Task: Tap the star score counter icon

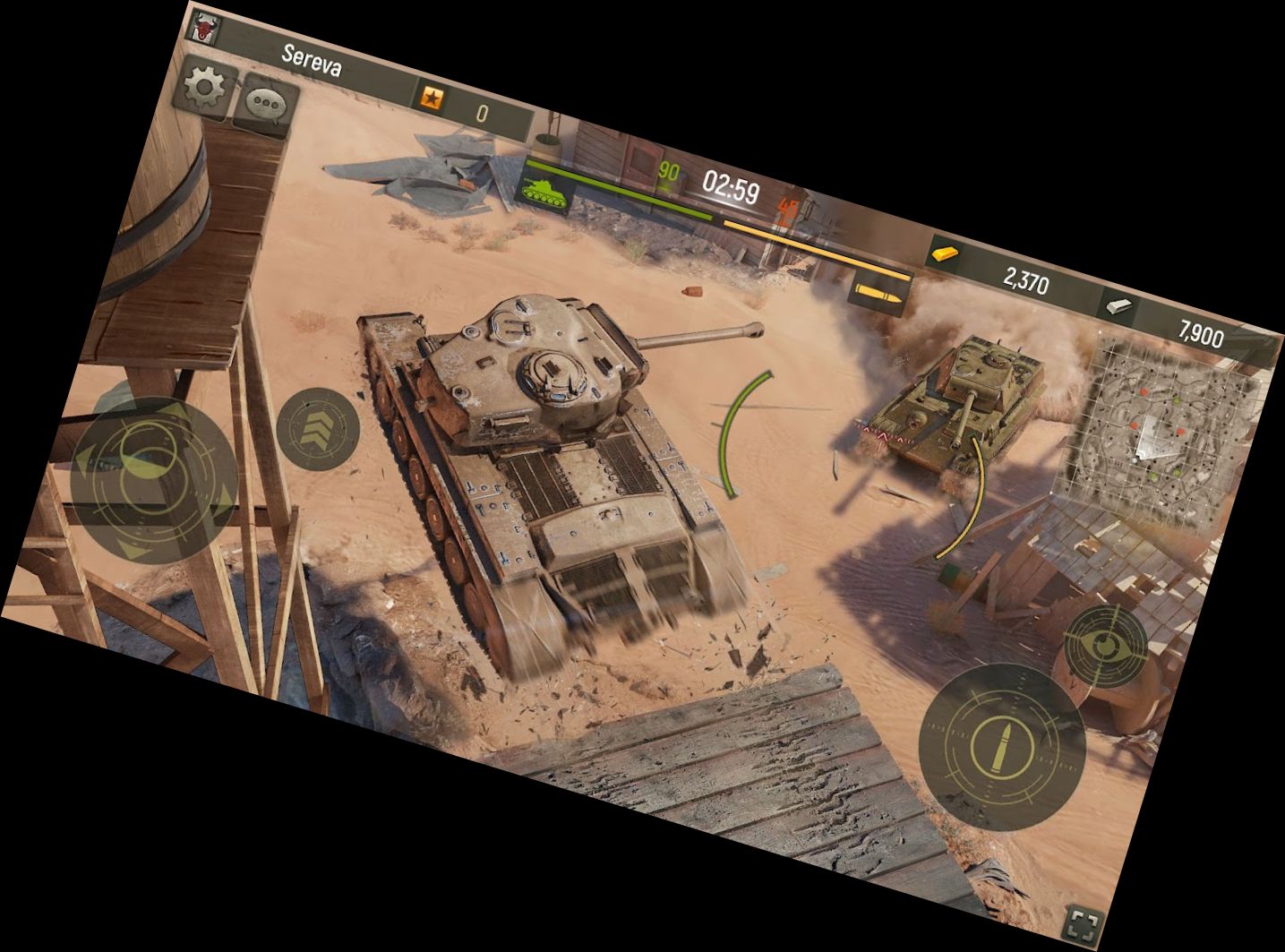Action: [431, 96]
